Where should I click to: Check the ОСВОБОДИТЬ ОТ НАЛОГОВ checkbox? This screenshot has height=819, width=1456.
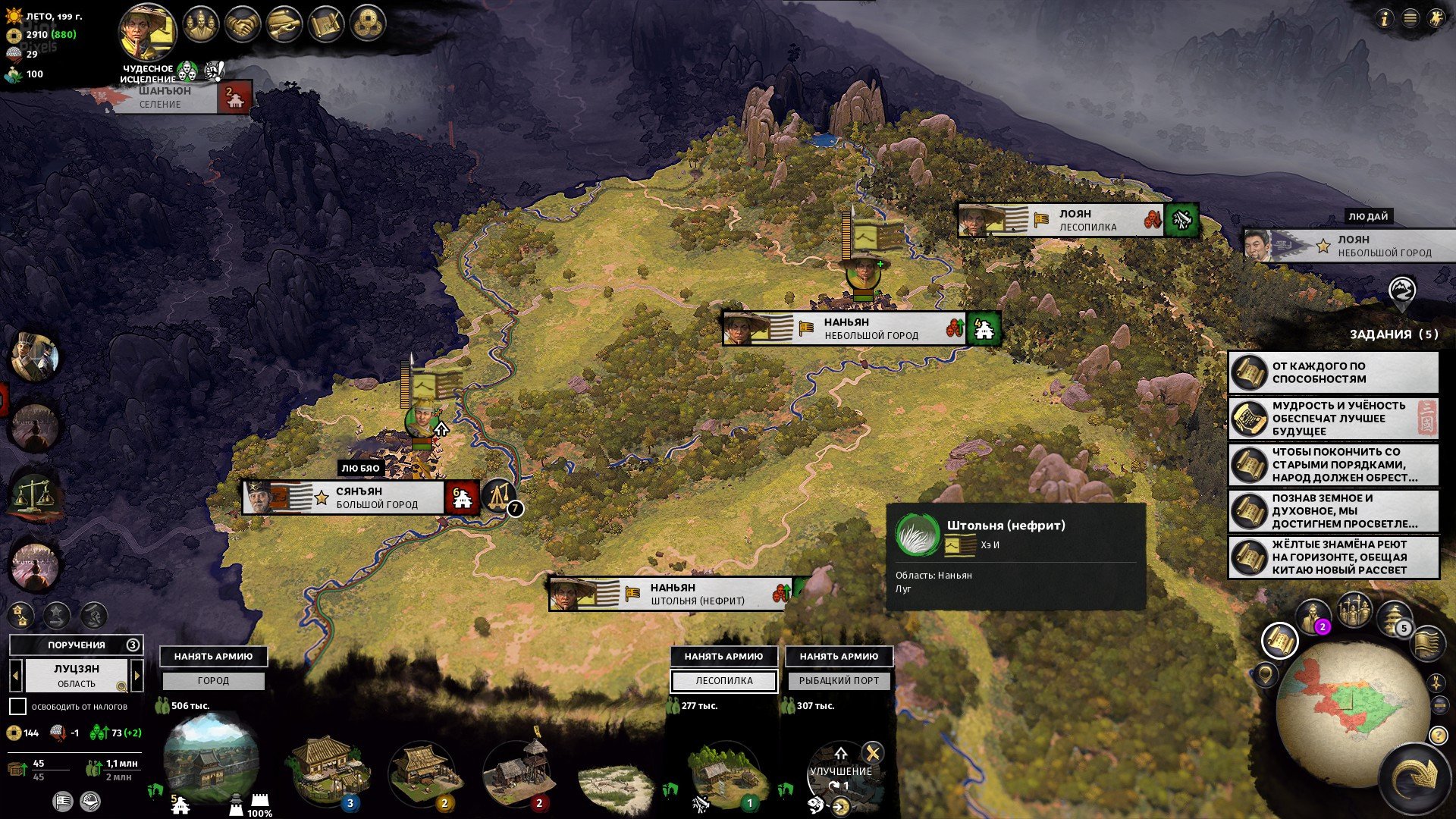point(18,706)
